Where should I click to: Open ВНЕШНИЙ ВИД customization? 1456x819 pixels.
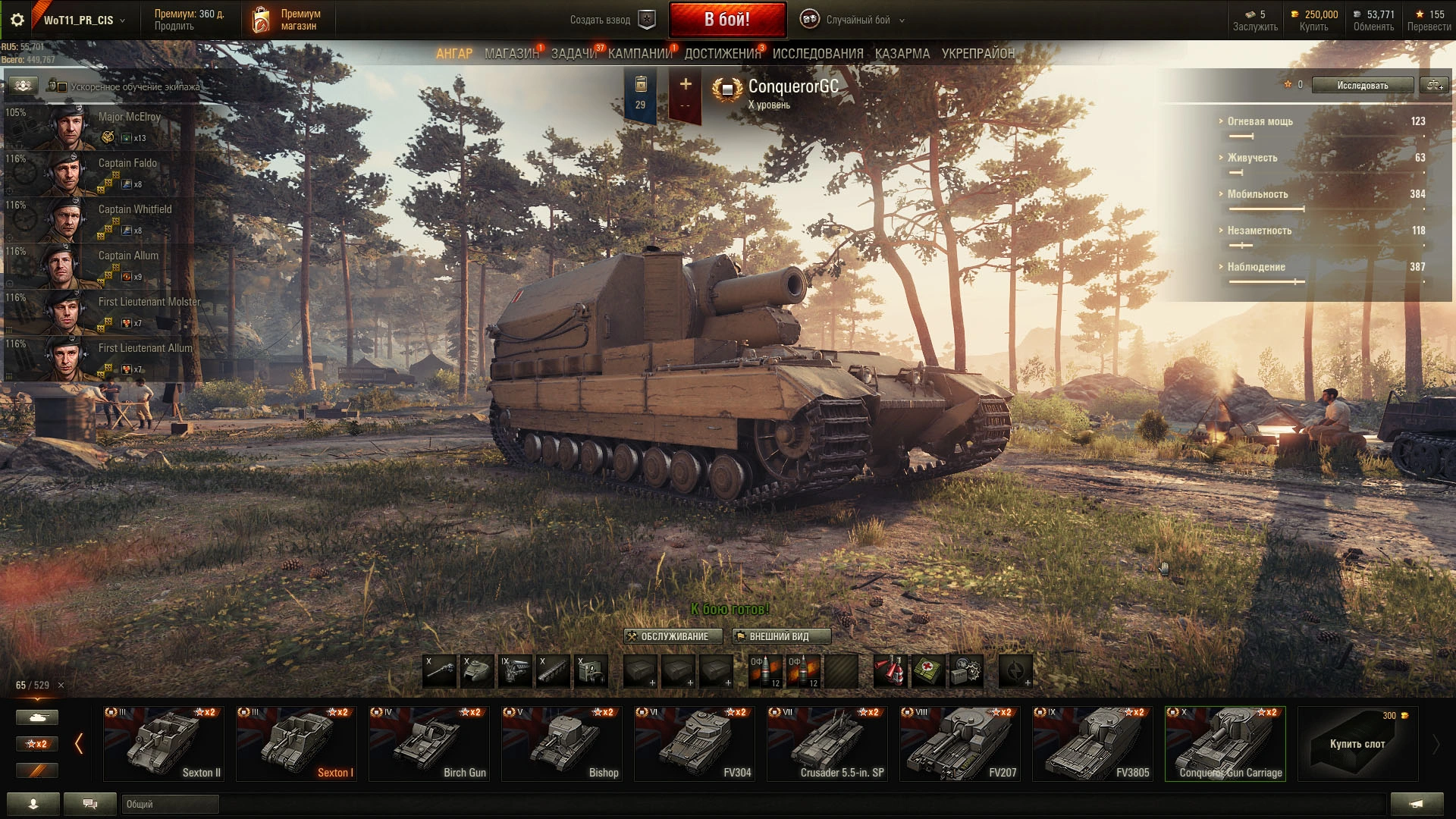point(780,636)
